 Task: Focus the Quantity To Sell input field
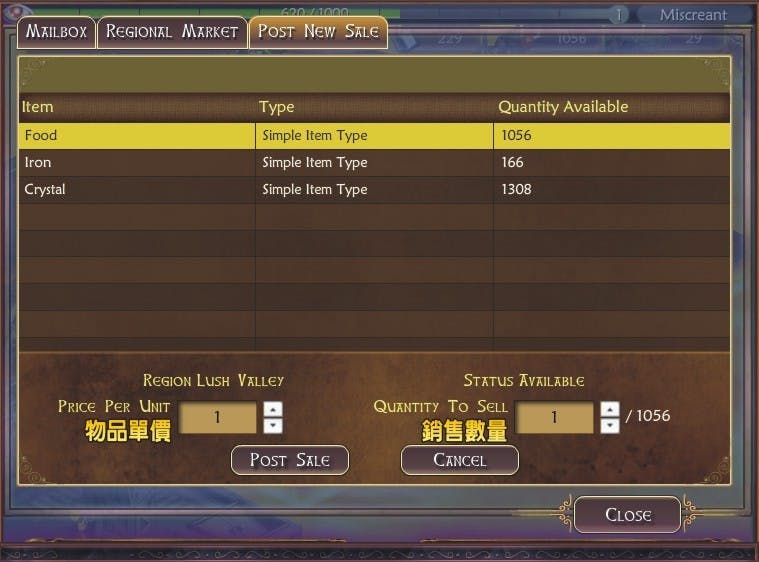(554, 418)
